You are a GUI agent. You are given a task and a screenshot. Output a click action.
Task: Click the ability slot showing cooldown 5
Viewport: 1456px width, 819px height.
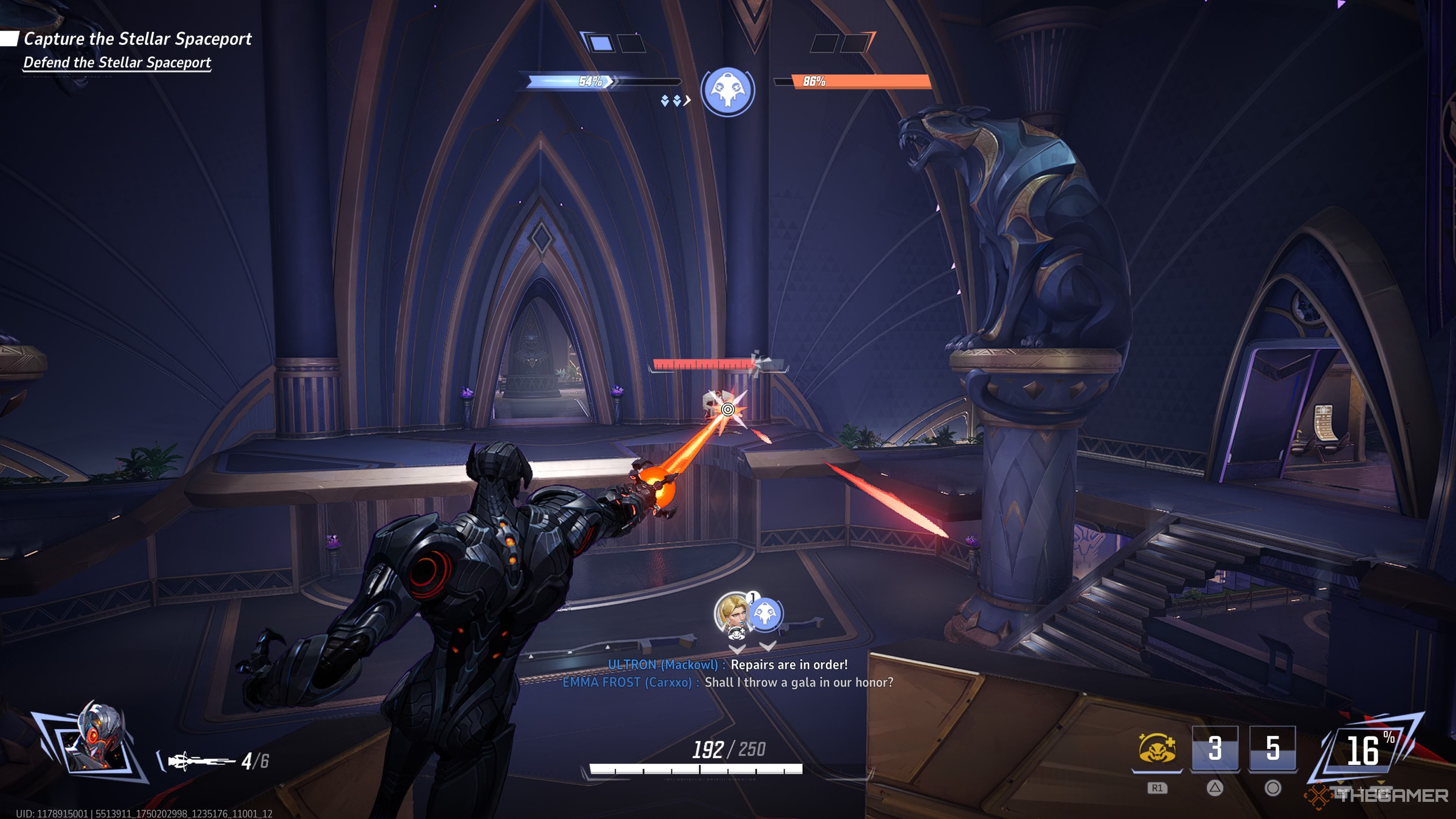[1272, 748]
